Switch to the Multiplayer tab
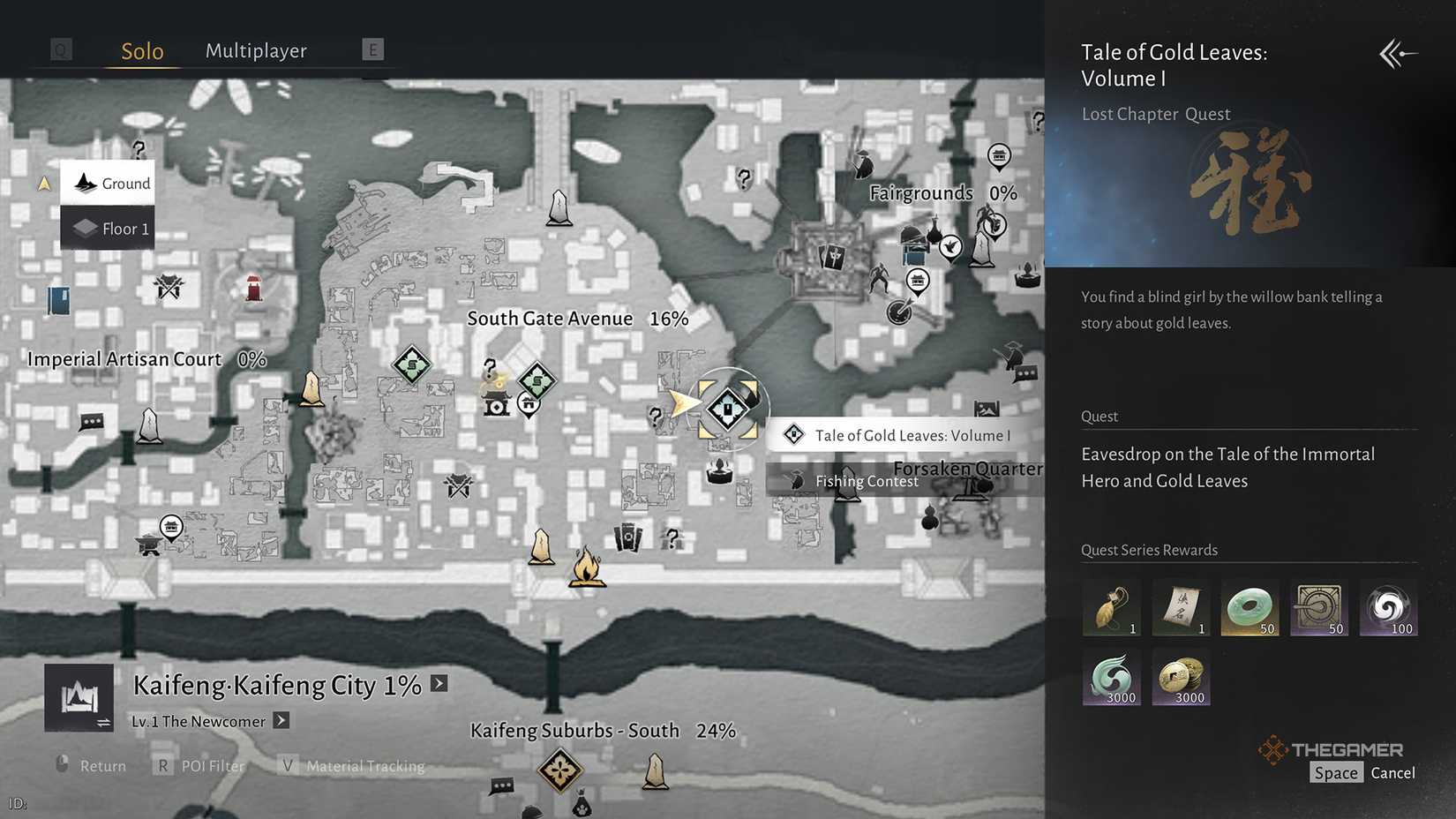 coord(256,51)
